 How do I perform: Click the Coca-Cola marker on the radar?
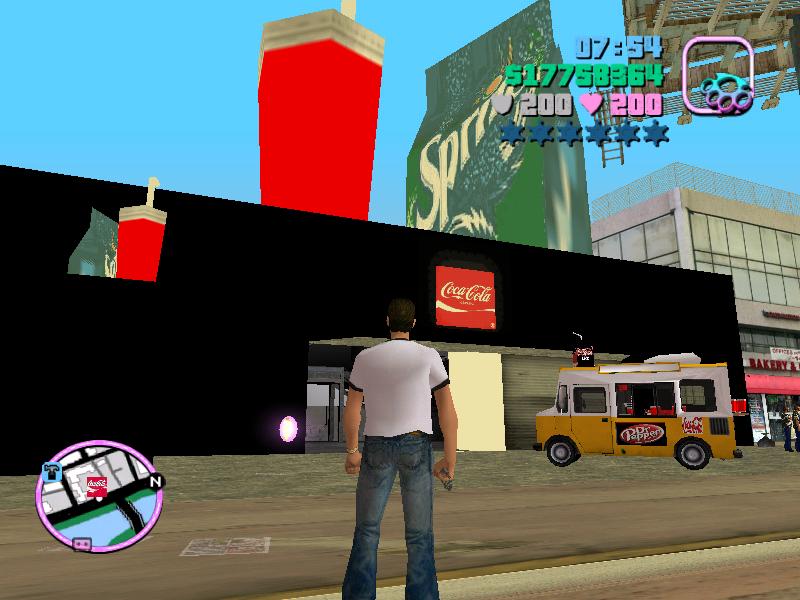pos(97,486)
